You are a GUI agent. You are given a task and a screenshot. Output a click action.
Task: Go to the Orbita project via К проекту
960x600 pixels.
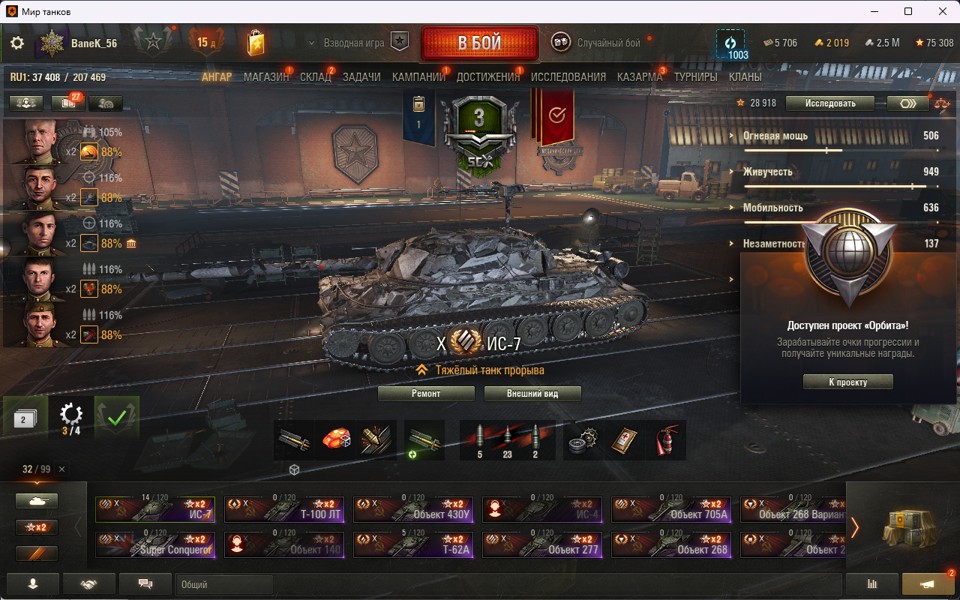point(847,382)
